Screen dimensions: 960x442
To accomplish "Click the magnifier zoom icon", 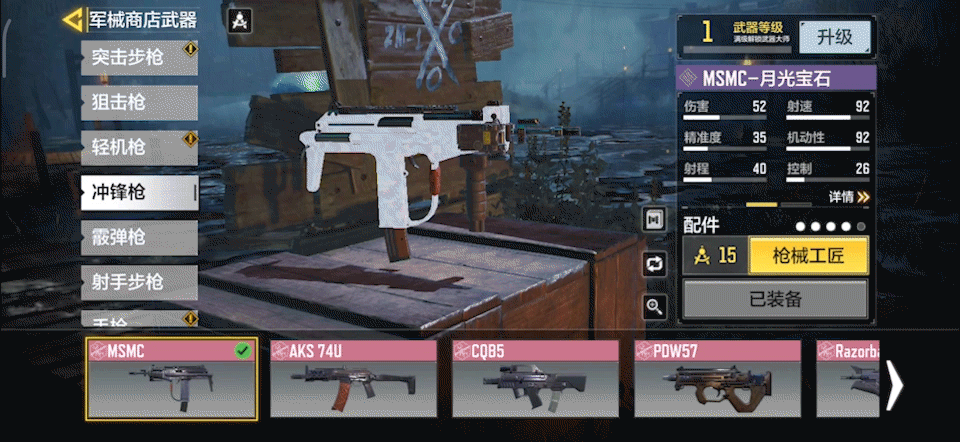I will coord(655,307).
